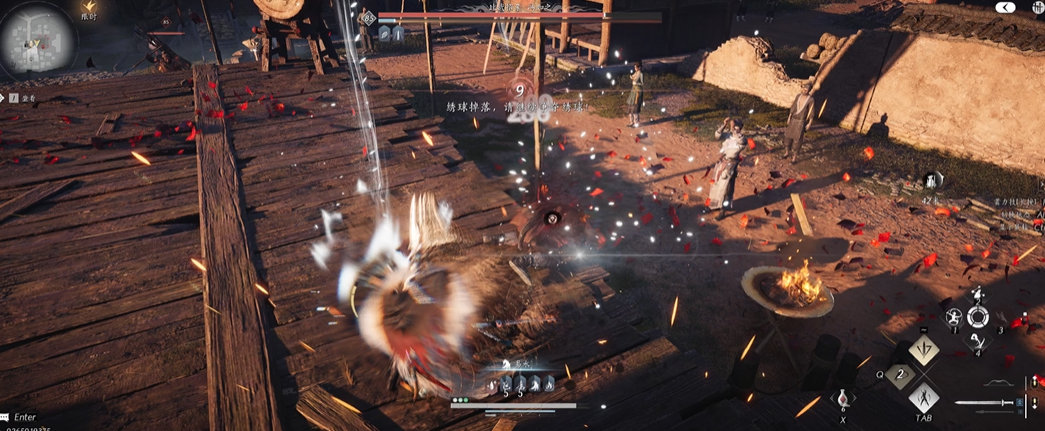1045x431 pixels.
Task: Click the golden time-of-day icon beside the minimap
Action: click(89, 6)
